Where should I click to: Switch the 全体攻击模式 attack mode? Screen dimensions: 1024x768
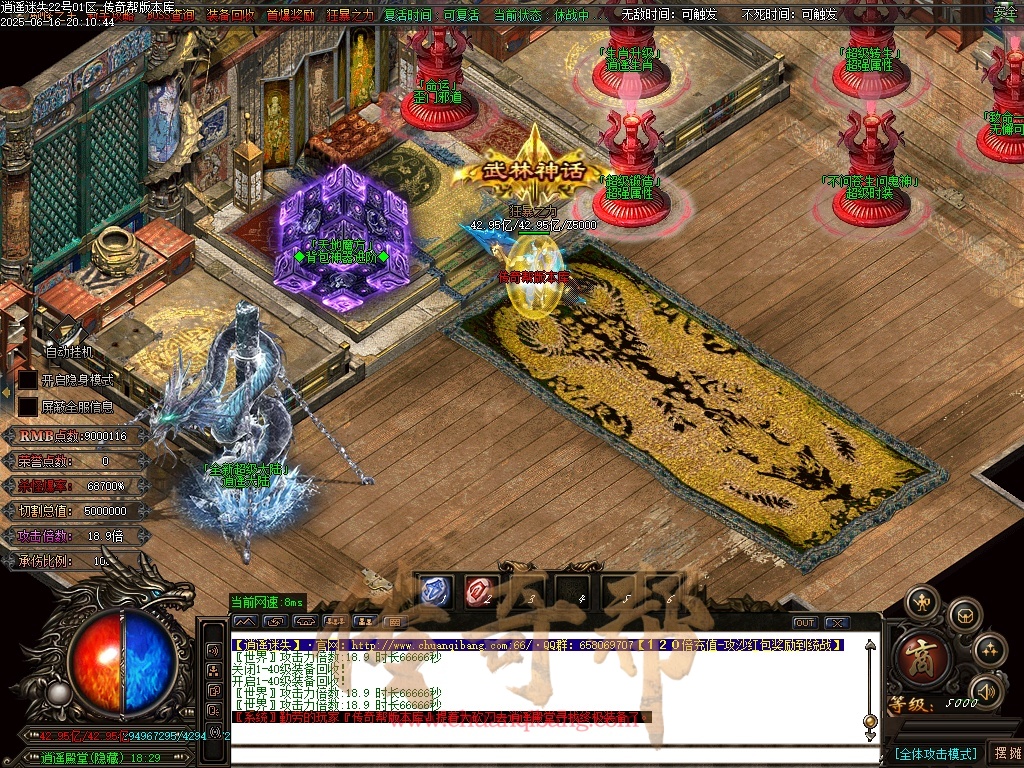pyautogui.click(x=935, y=753)
